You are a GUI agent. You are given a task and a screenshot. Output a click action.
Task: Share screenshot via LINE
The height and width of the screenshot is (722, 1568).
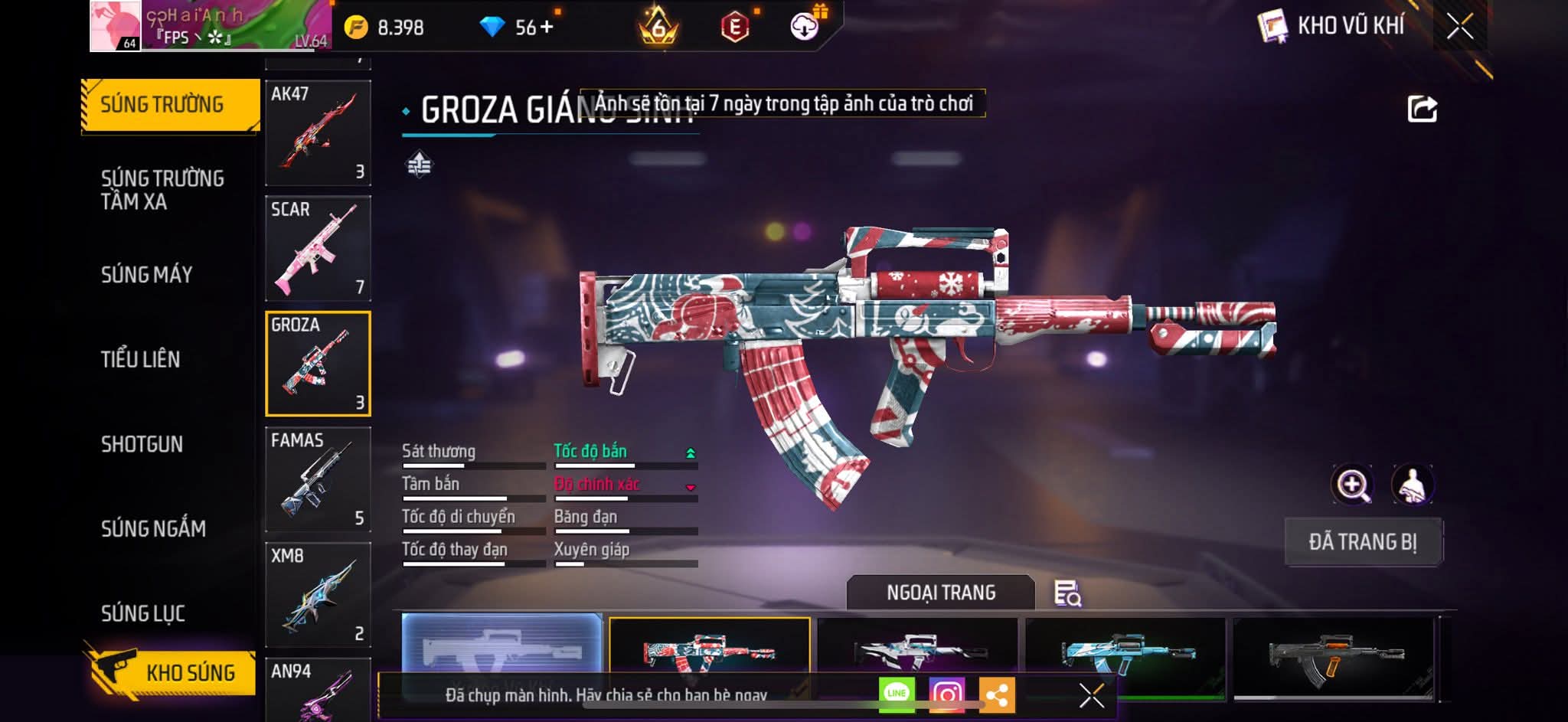[x=897, y=694]
